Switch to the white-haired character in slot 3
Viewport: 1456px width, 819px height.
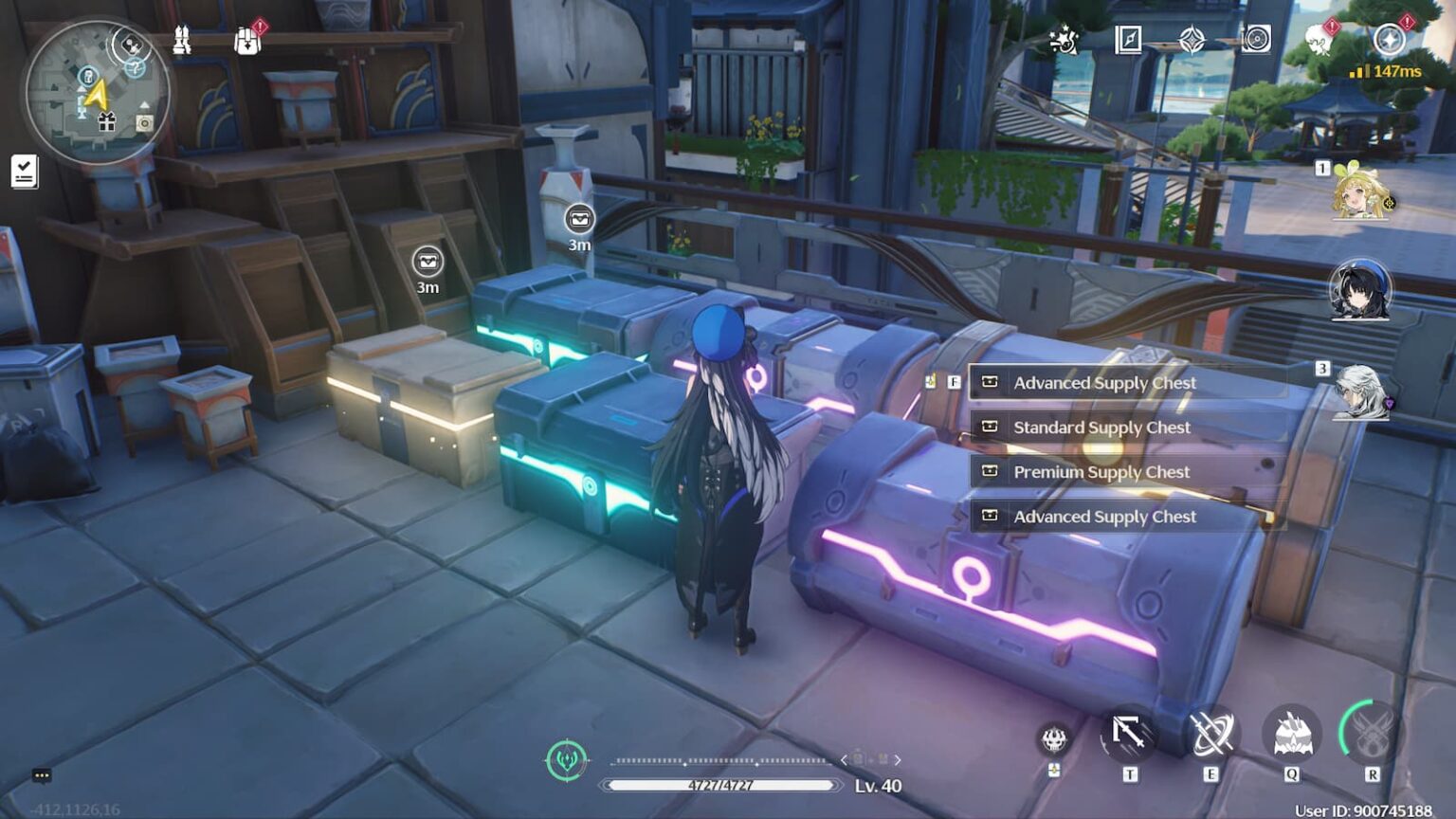click(x=1360, y=391)
